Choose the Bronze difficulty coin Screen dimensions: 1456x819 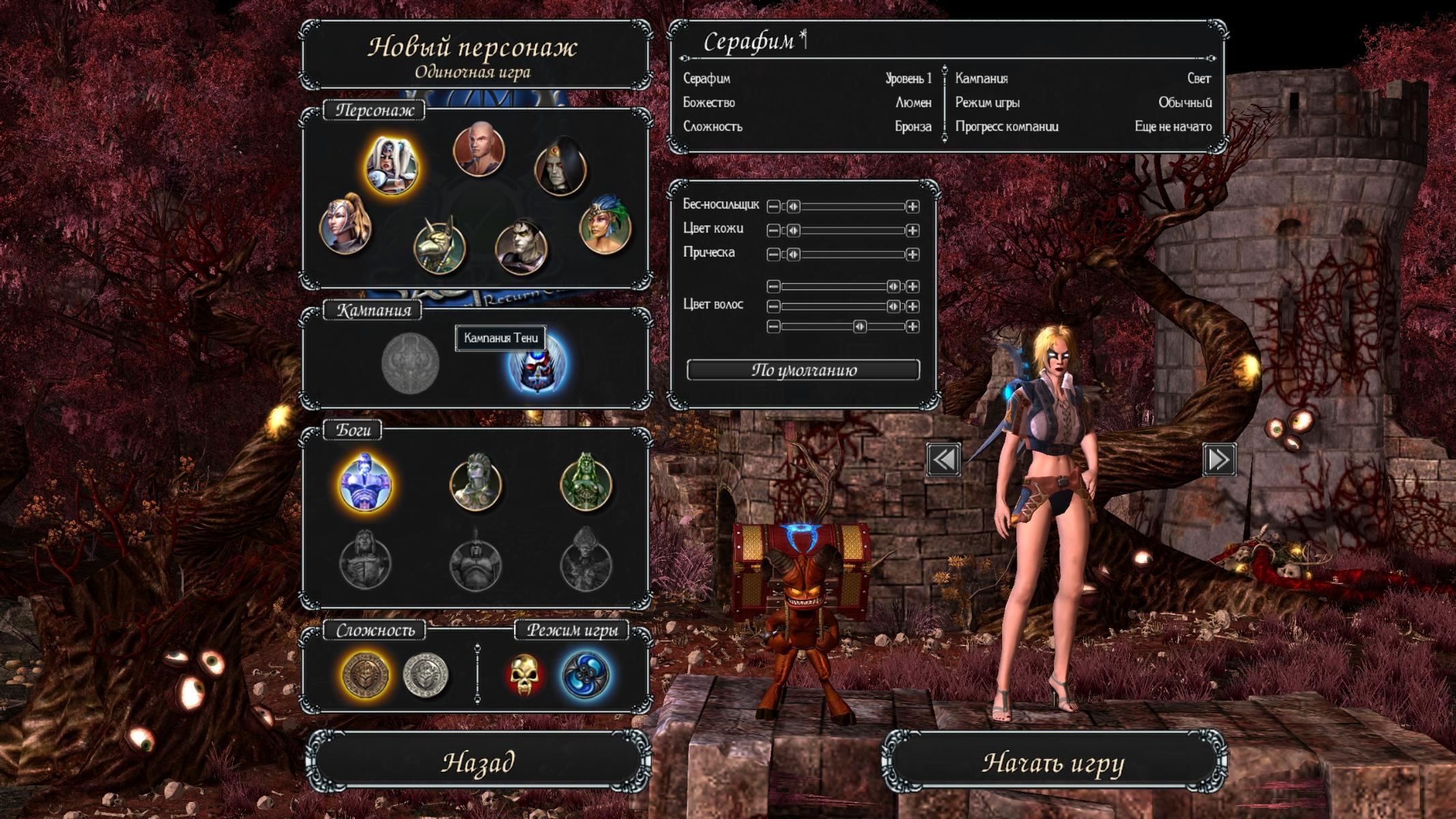(x=367, y=674)
